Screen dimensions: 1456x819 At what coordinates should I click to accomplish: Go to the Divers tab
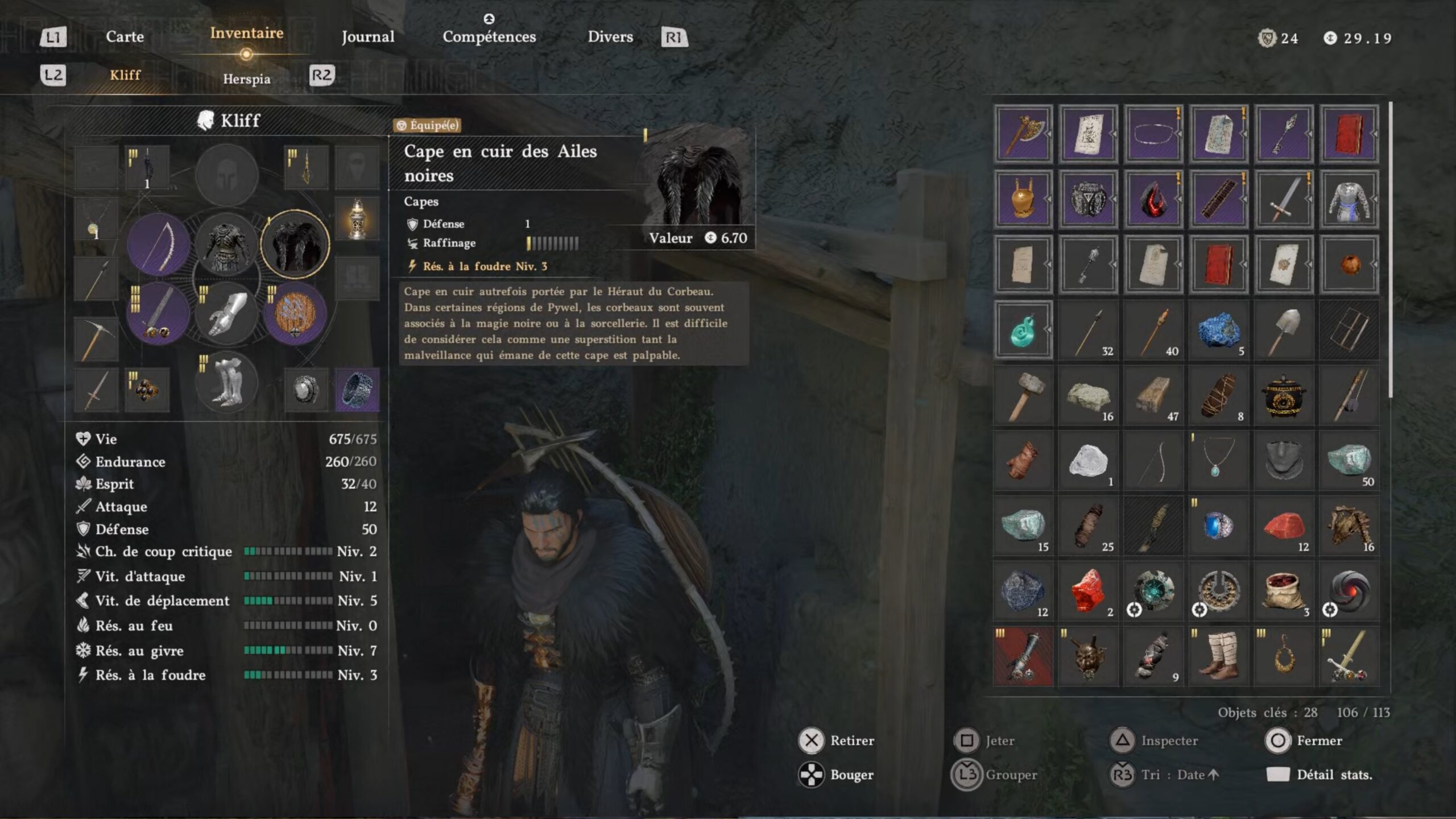coord(610,37)
